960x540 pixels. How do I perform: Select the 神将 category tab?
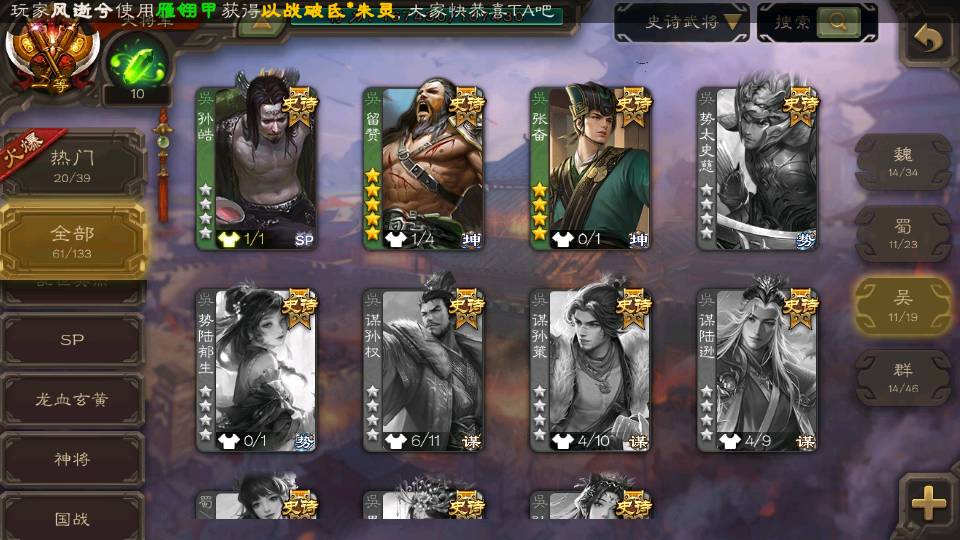(x=72, y=459)
